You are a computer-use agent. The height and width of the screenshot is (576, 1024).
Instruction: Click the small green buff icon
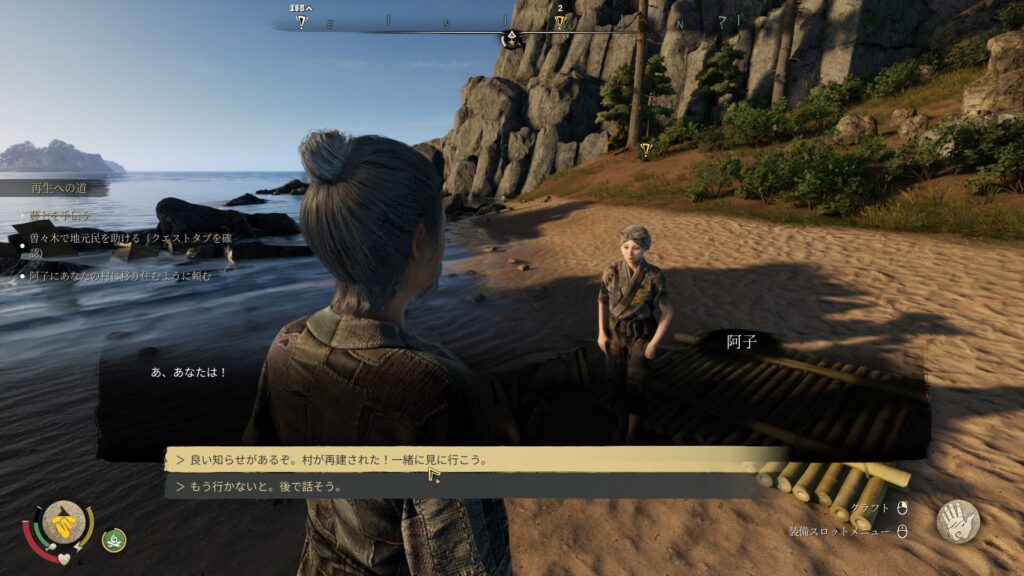(114, 540)
